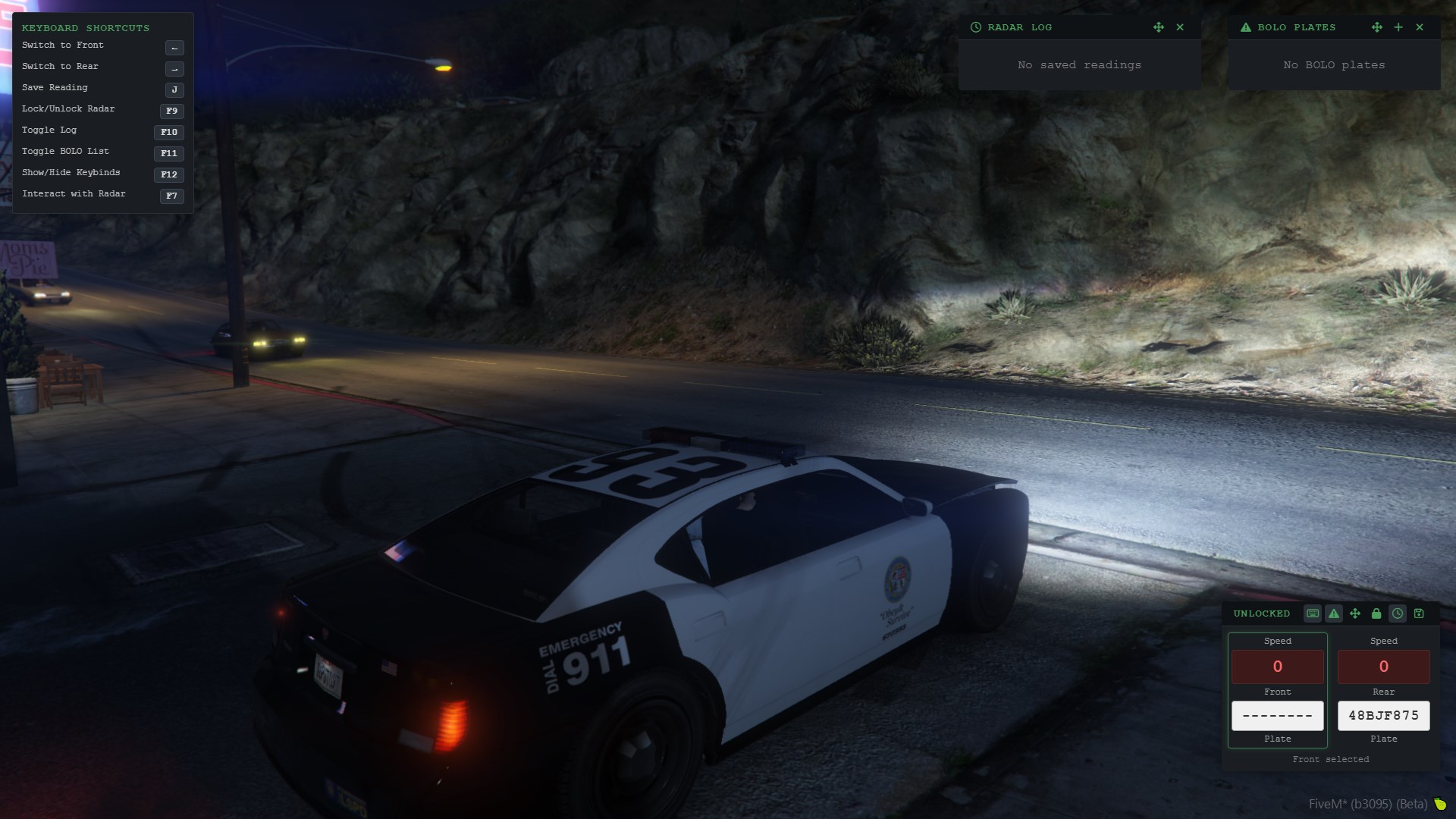The height and width of the screenshot is (819, 1456).
Task: Click the rear plate field showing 48BJF875
Action: [x=1383, y=715]
